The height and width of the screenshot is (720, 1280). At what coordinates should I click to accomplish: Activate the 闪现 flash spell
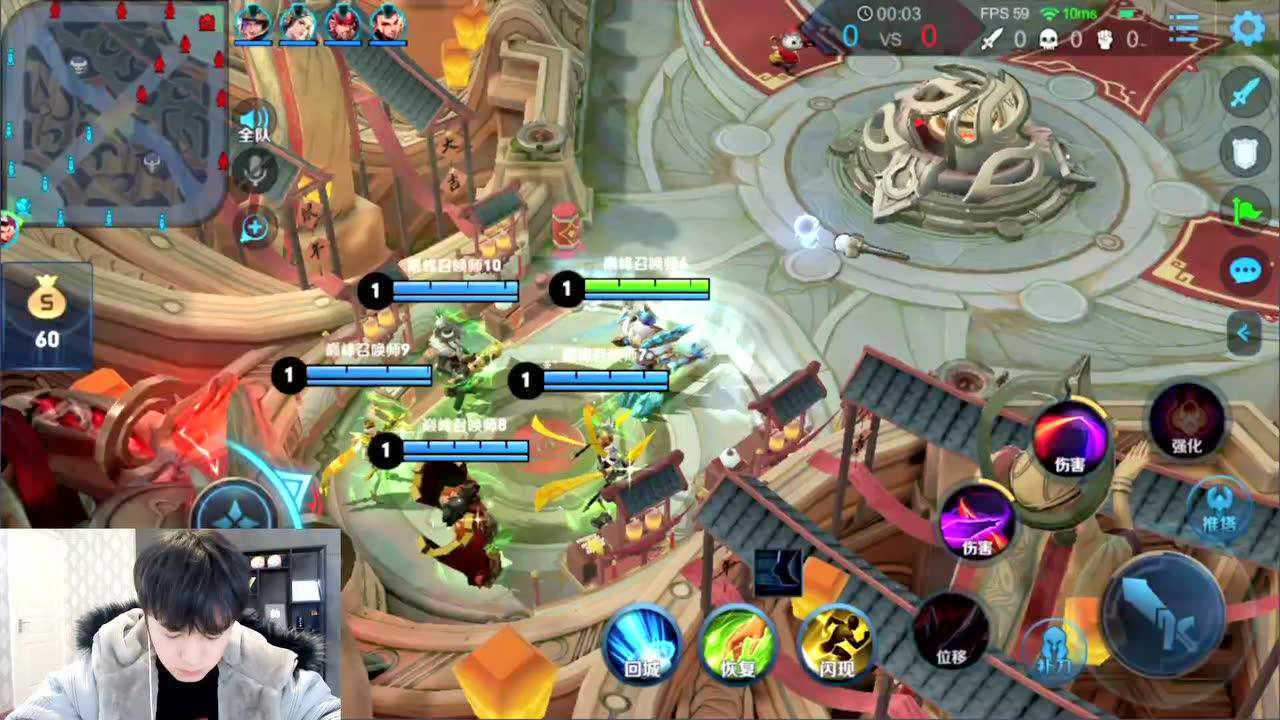tap(834, 640)
